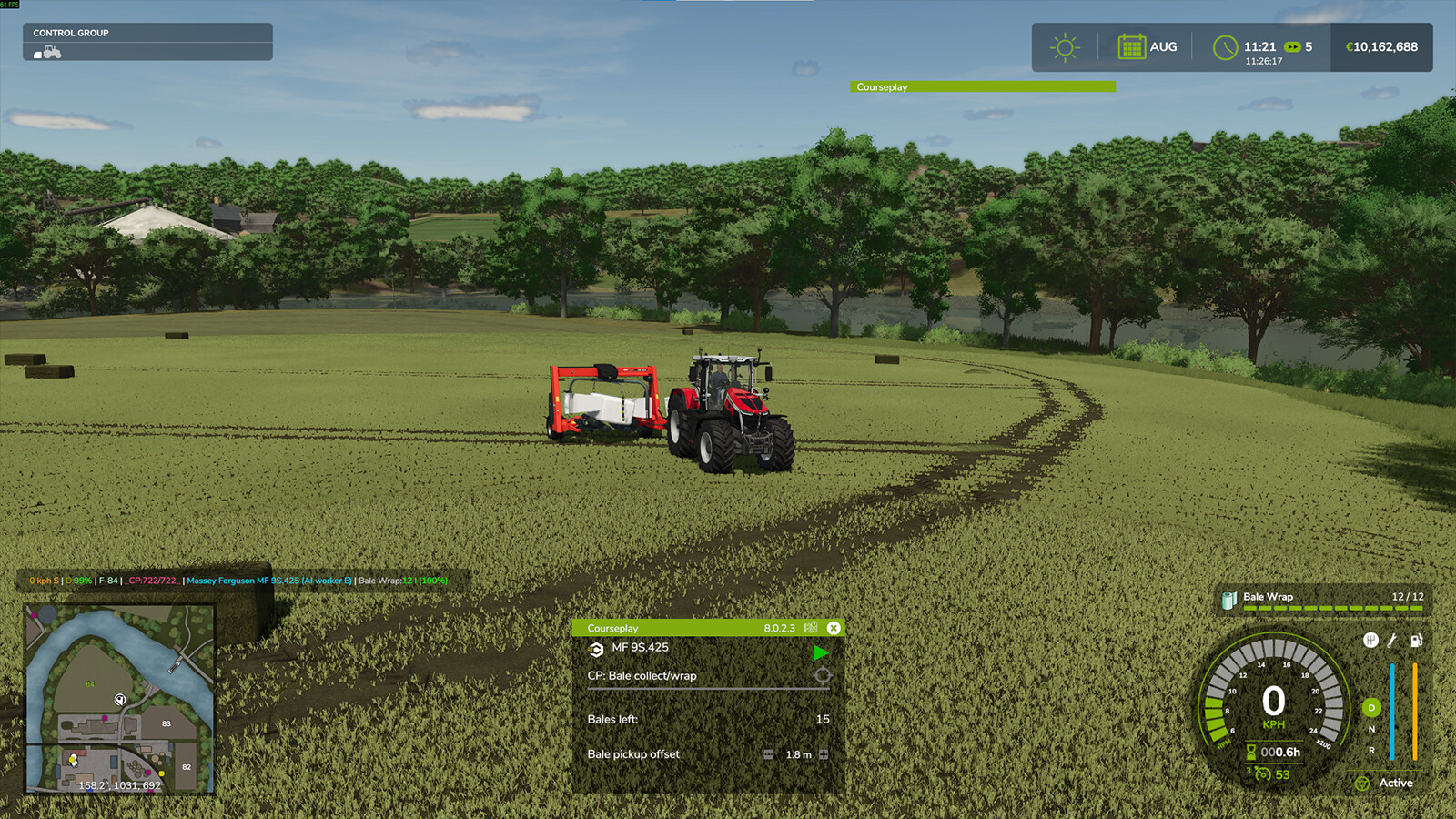Increase Bale pickup offset with plus button
This screenshot has height=819, width=1456.
pos(824,754)
